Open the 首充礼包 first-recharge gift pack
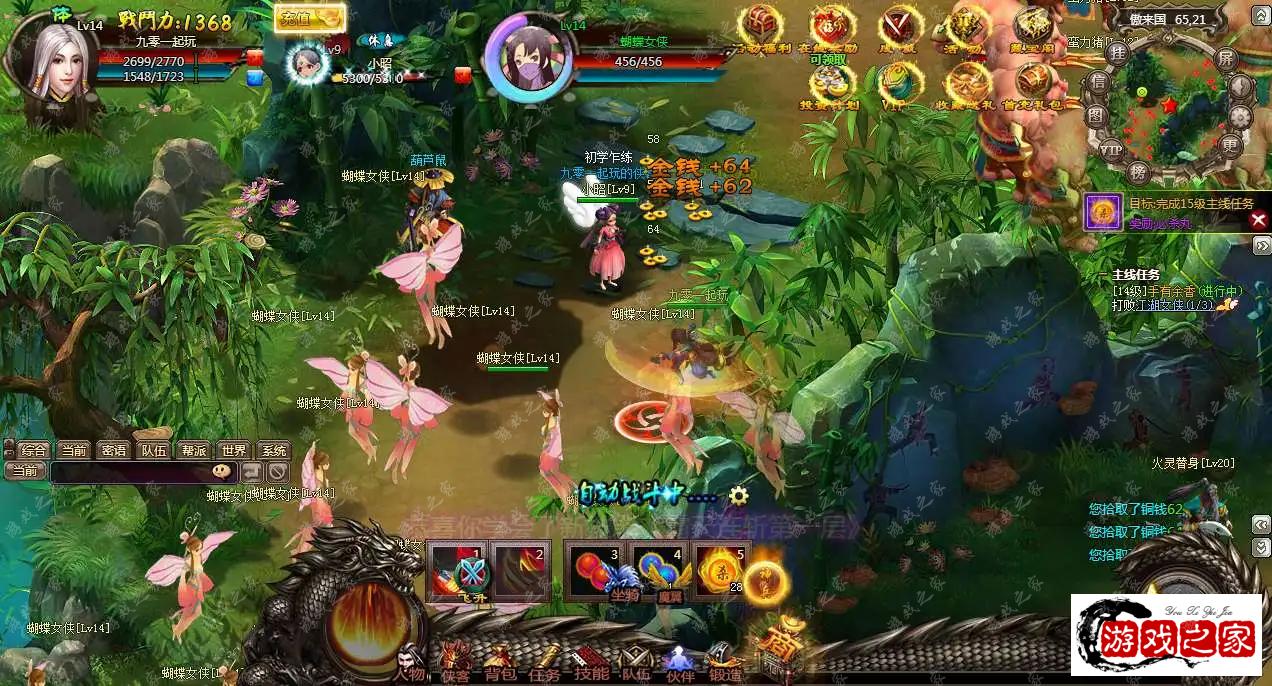 coord(1033,84)
